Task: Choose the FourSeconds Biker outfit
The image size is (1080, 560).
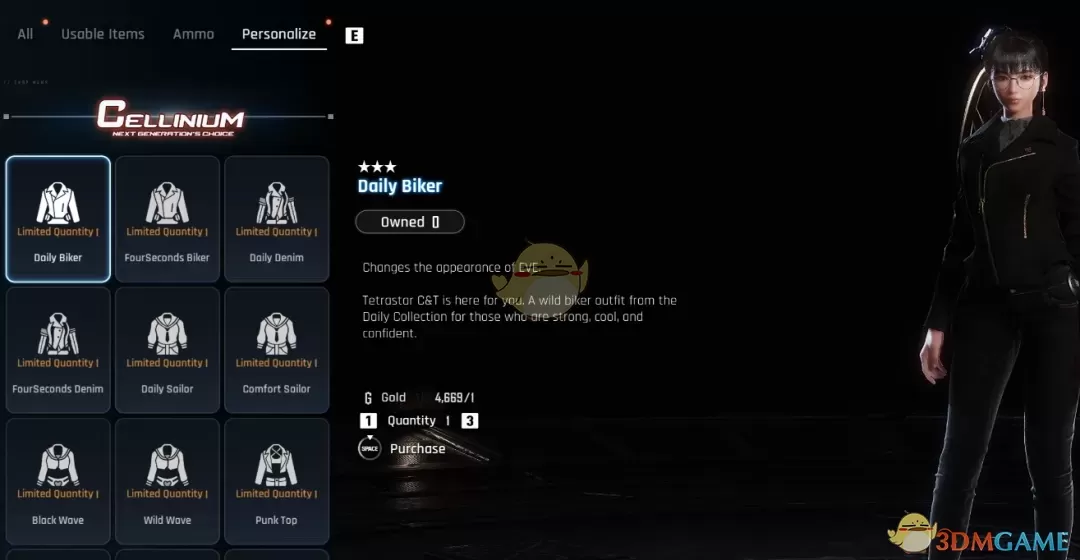Action: click(x=167, y=219)
